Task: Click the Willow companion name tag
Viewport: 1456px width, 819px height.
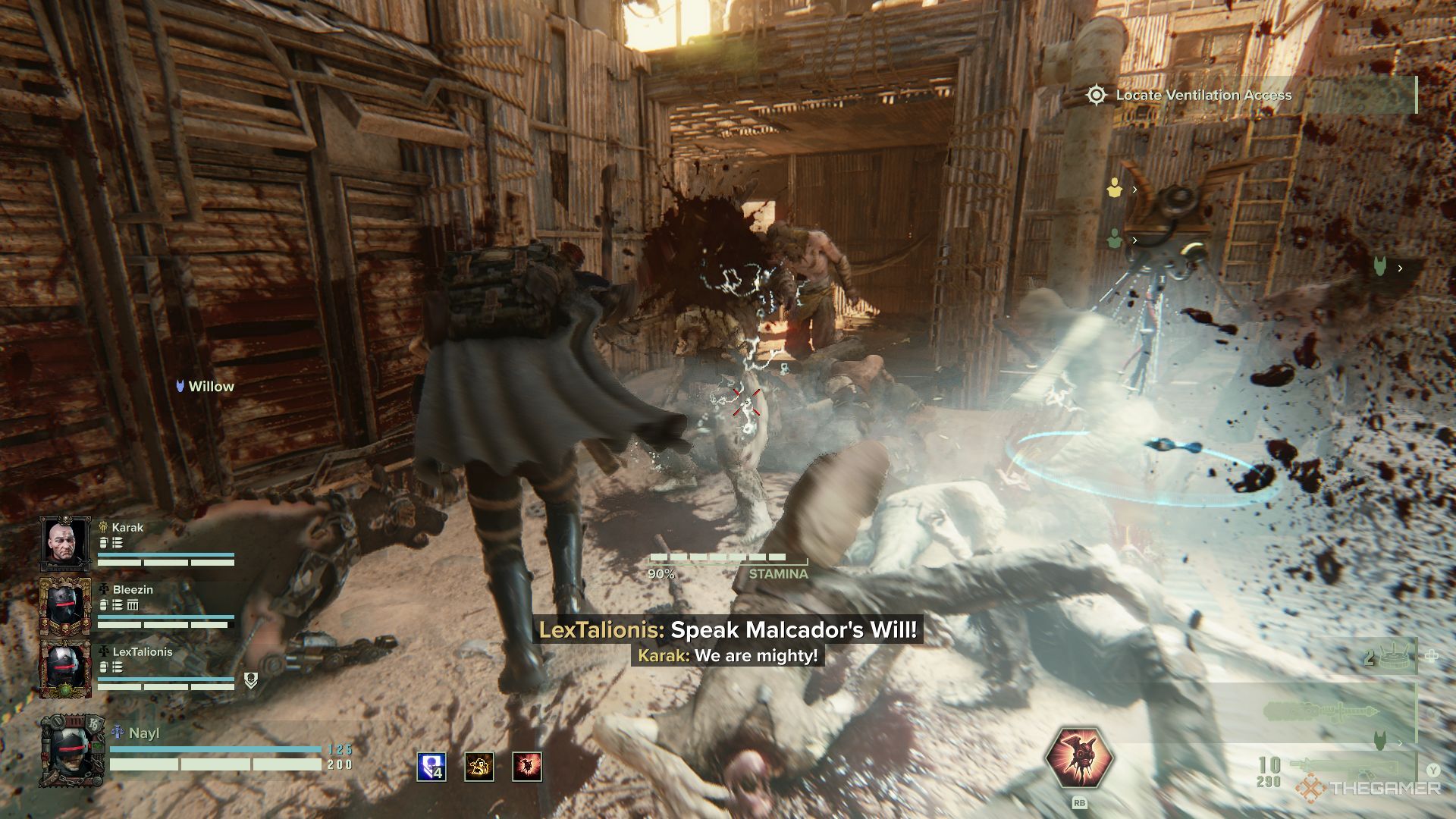Action: tap(205, 387)
